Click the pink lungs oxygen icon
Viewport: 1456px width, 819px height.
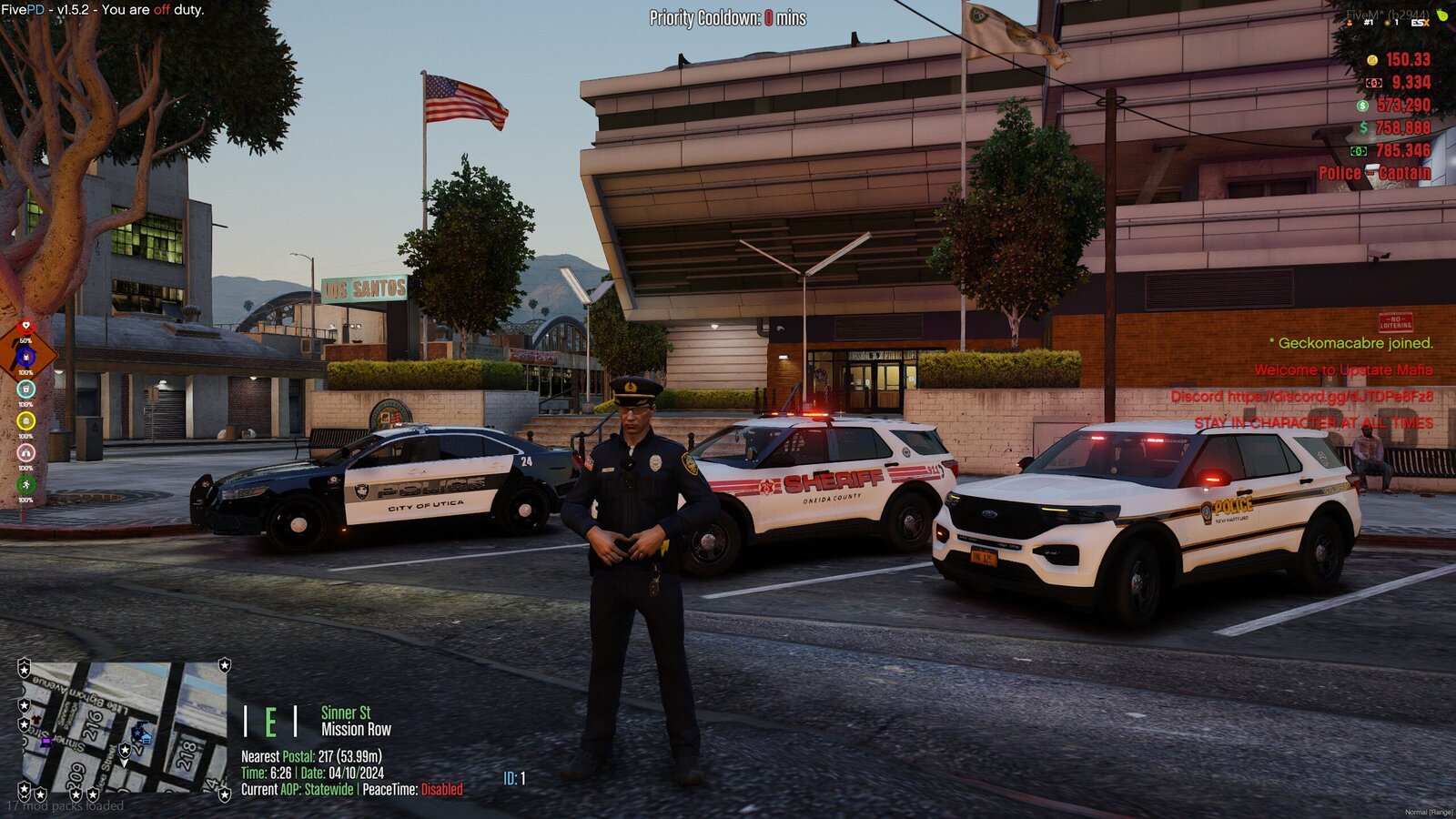click(25, 452)
